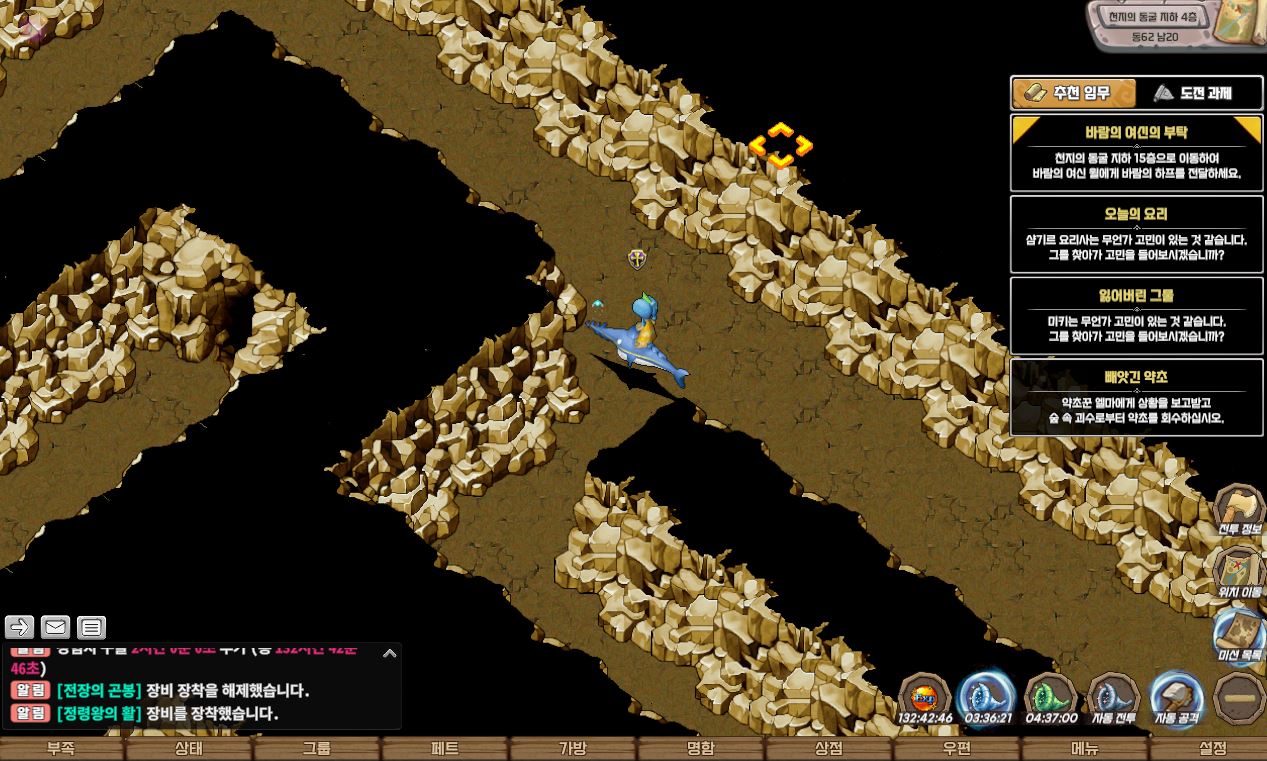Screen dimensions: 1267x761
Task: Open the 명함 (Name card) menu
Action: coord(701,749)
